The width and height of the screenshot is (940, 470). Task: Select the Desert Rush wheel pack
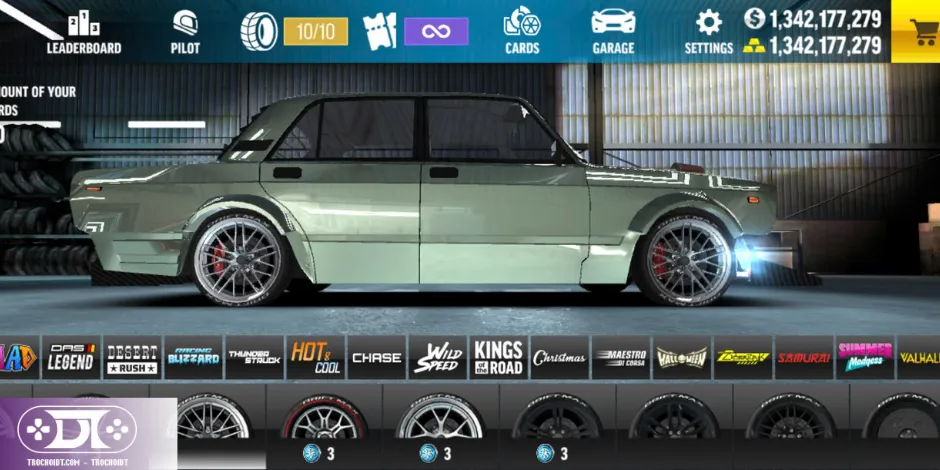pyautogui.click(x=131, y=357)
